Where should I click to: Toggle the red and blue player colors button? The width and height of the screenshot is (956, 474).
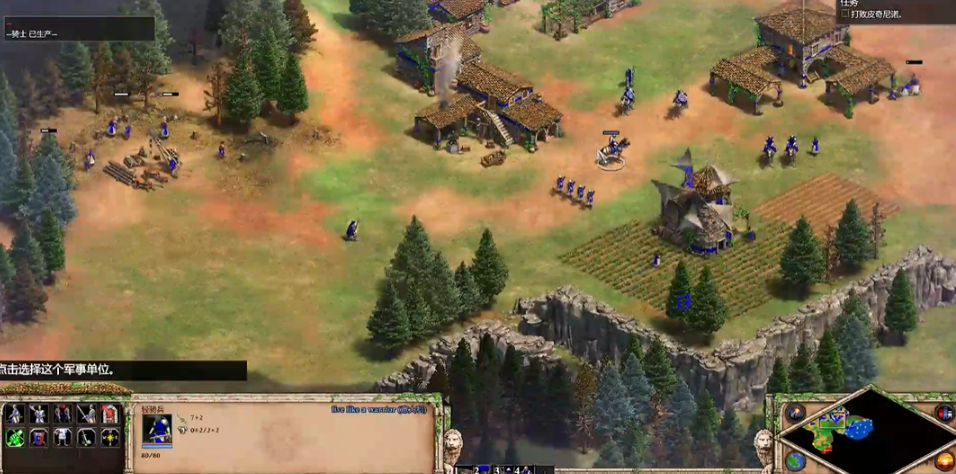click(x=944, y=412)
